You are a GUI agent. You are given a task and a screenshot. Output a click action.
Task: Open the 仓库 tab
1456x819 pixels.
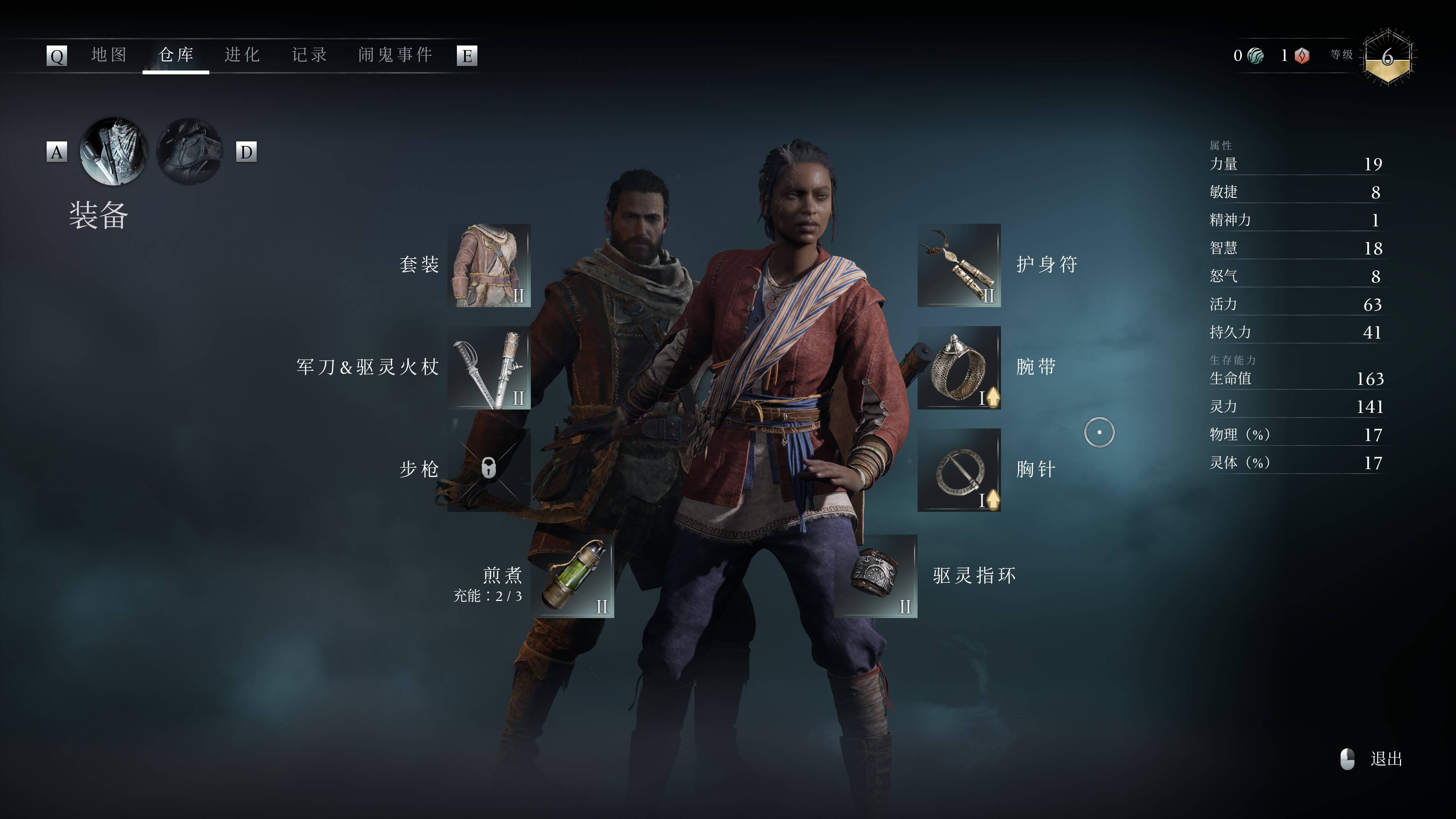point(176,55)
